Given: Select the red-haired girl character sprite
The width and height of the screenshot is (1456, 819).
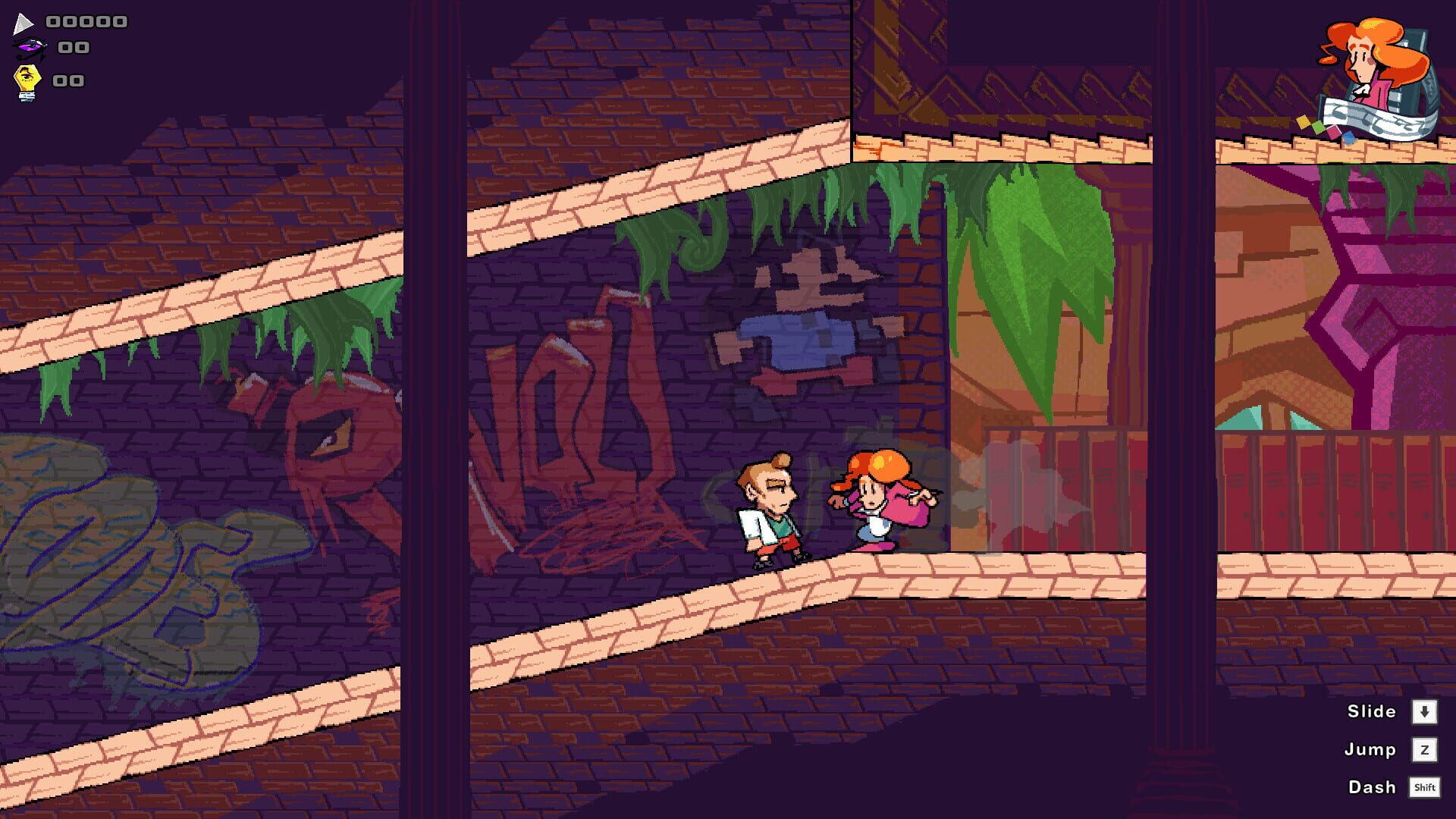Looking at the screenshot, I should coord(880,504).
